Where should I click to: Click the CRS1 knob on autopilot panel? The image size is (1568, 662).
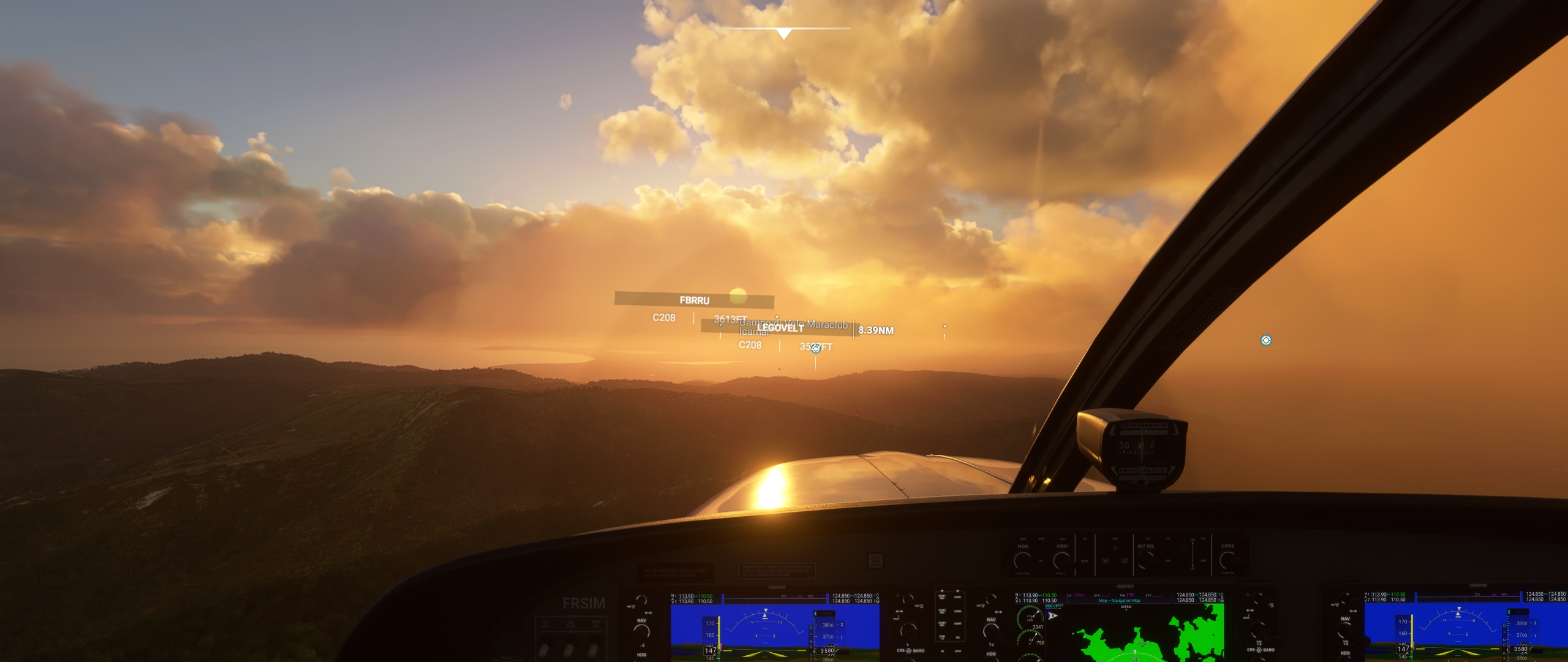pos(1062,560)
